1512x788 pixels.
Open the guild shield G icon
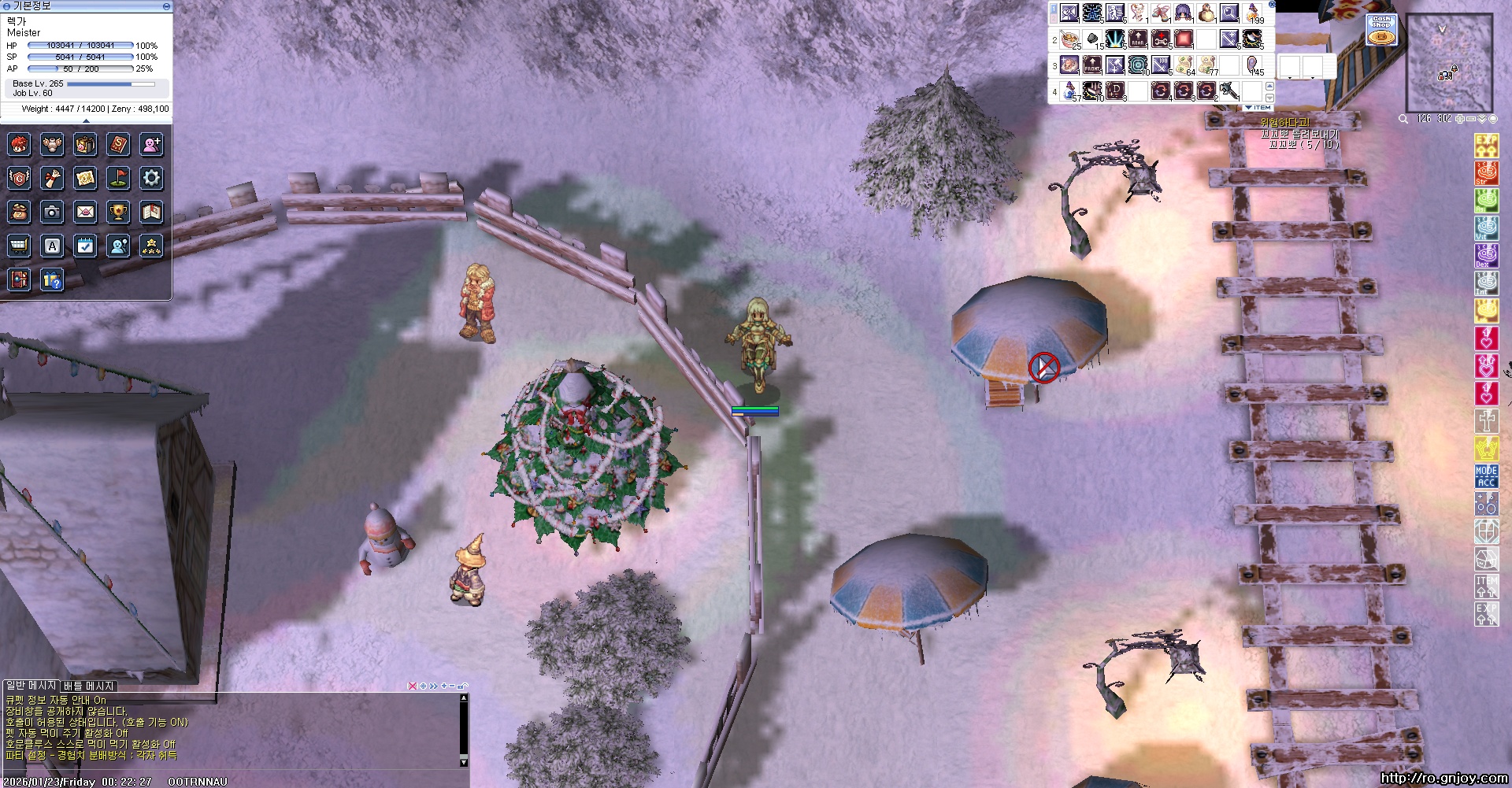tap(19, 178)
